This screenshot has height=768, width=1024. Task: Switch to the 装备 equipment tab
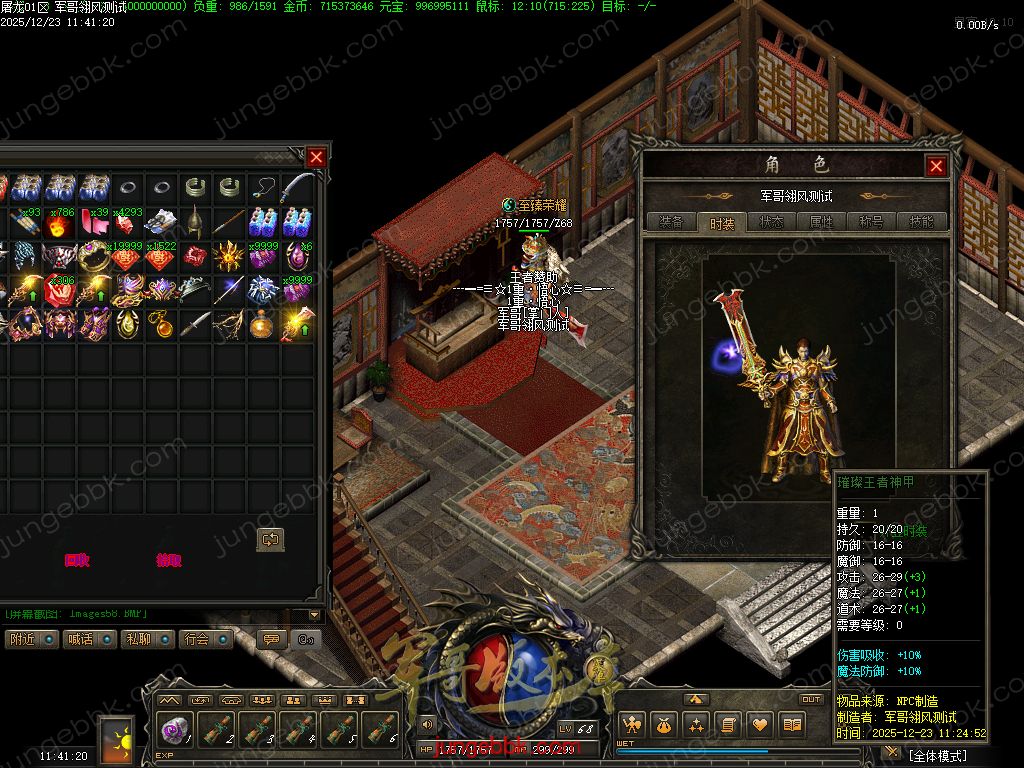tap(671, 222)
